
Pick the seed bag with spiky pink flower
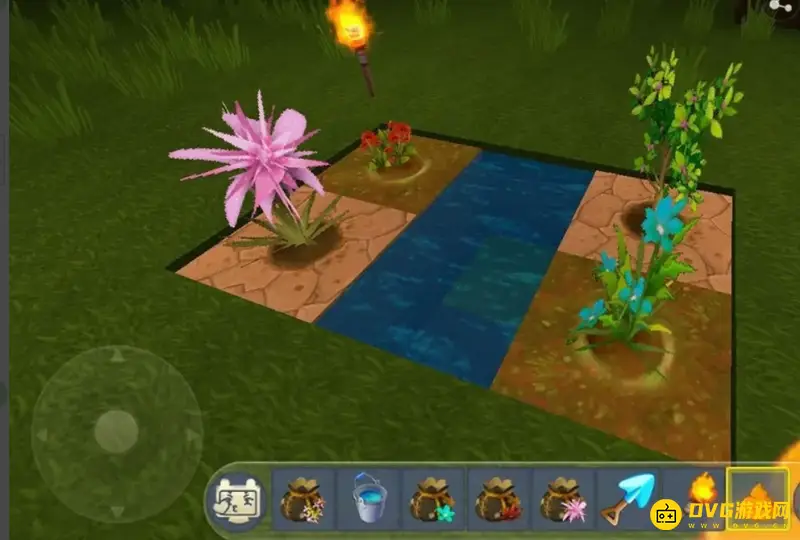563,499
